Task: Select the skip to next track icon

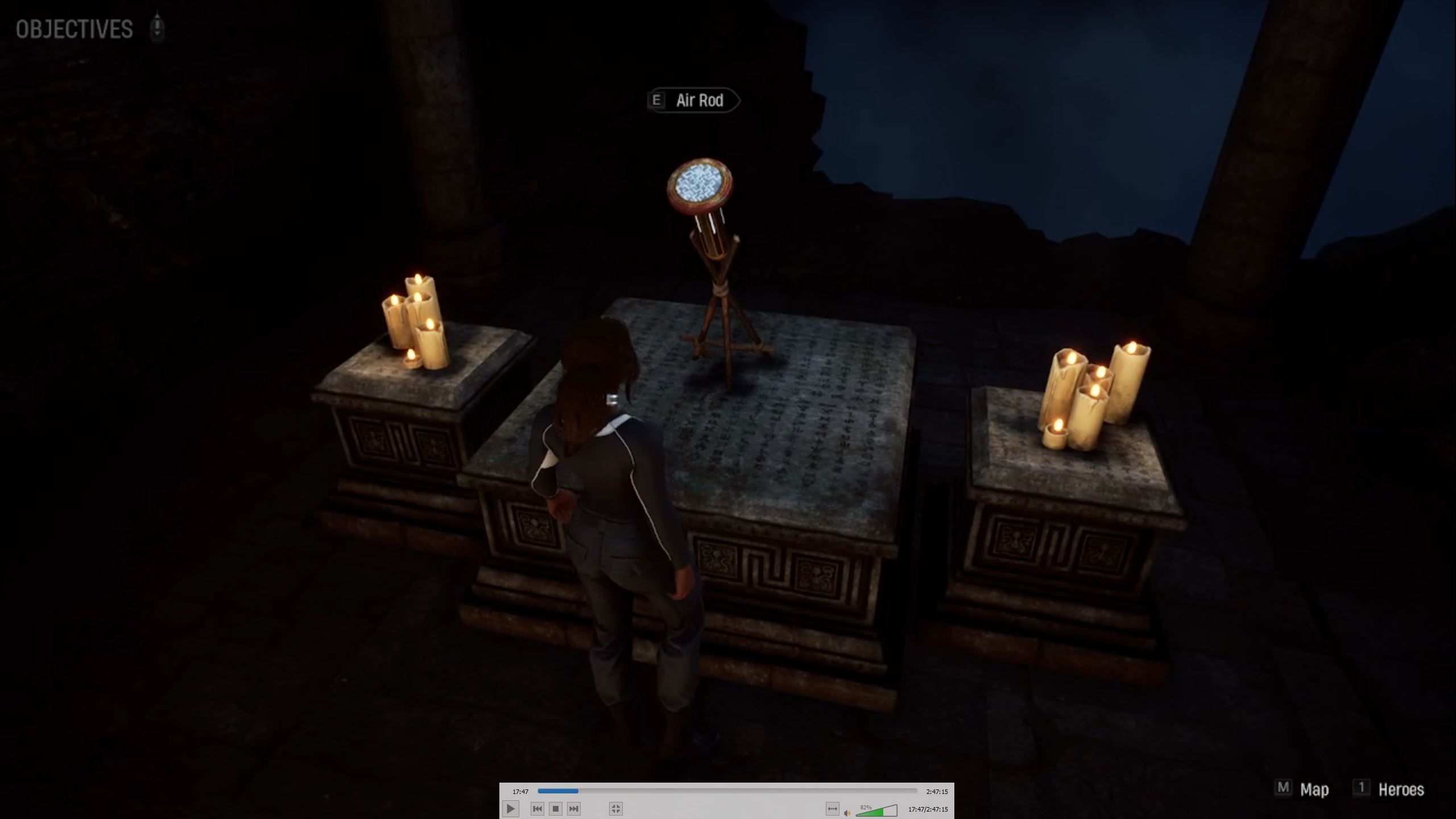Action: click(575, 808)
